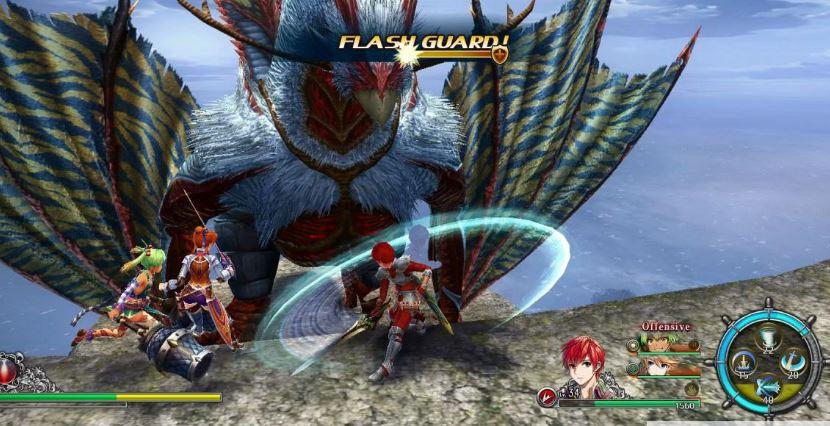This screenshot has width=830, height=426.
Task: Click the Offensive party stance label
Action: click(665, 326)
